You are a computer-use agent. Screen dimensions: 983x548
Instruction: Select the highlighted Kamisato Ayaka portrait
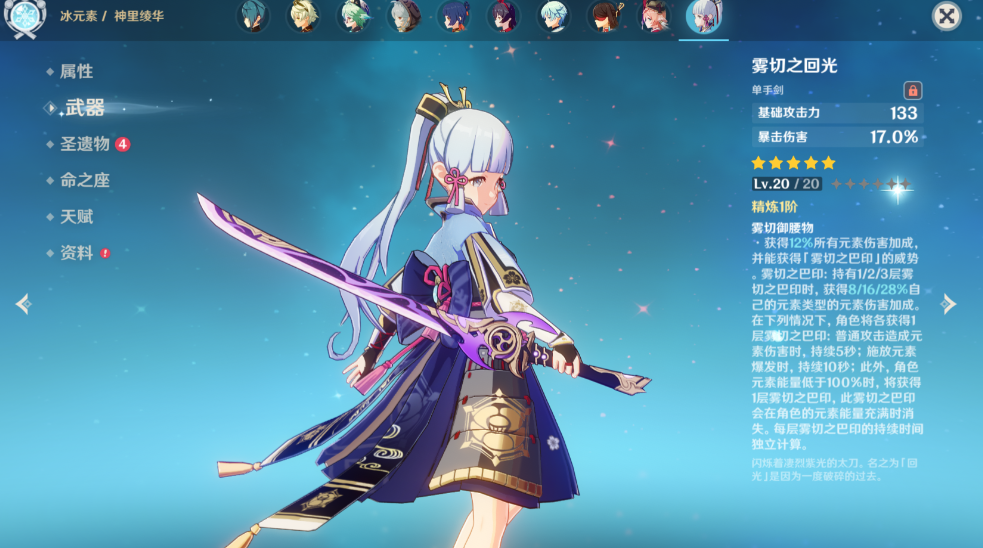click(703, 16)
